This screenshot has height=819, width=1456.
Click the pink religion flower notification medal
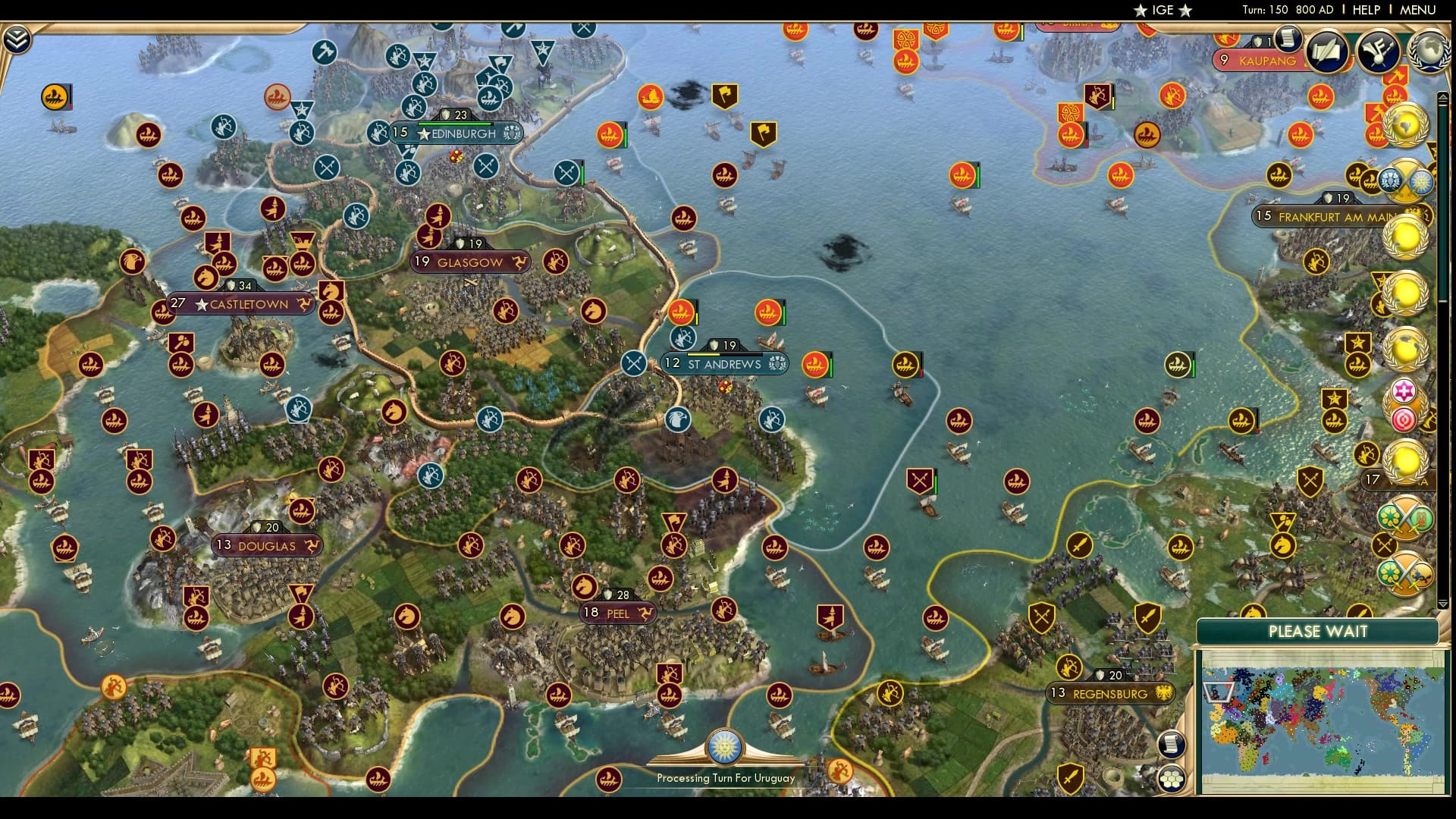click(x=1404, y=390)
